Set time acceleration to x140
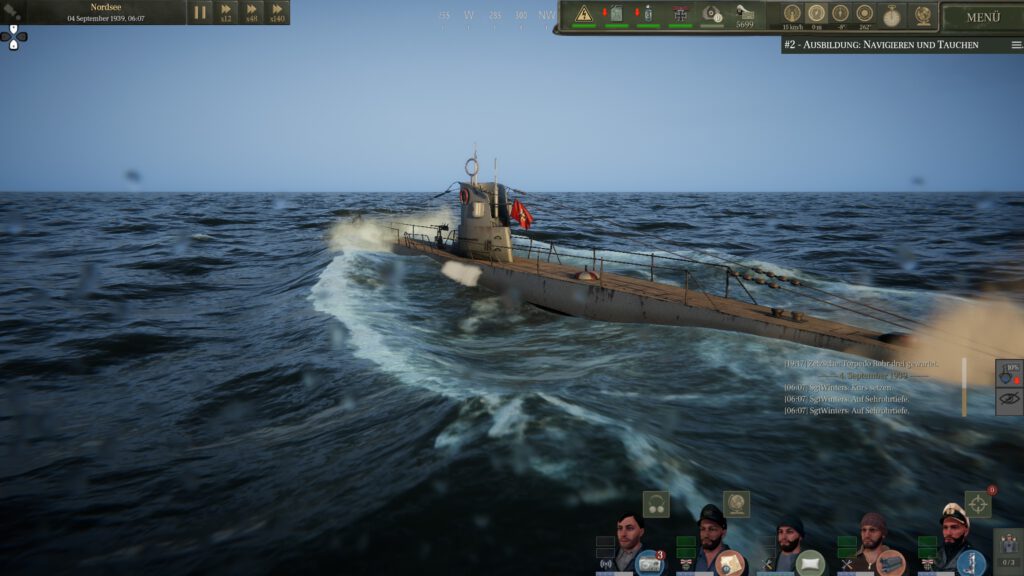 pos(277,12)
